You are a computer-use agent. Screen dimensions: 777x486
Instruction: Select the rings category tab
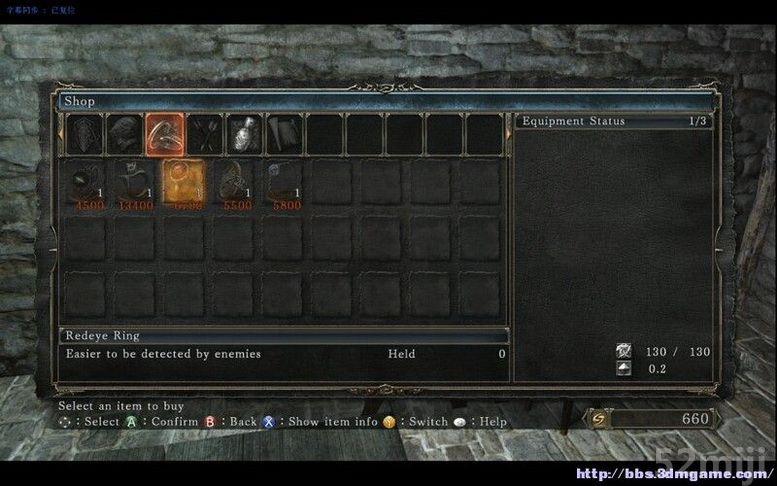(x=164, y=133)
